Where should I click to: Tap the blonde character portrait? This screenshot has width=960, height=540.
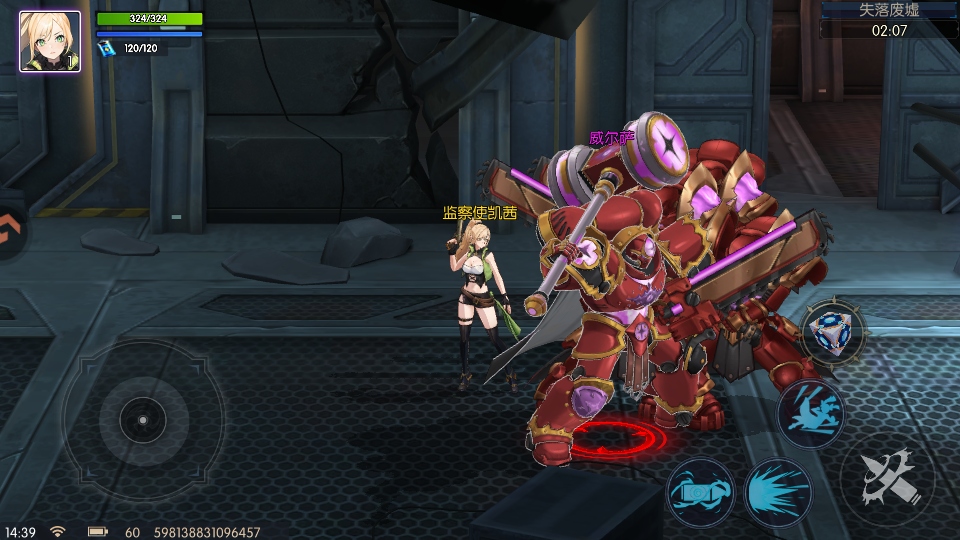(50, 41)
